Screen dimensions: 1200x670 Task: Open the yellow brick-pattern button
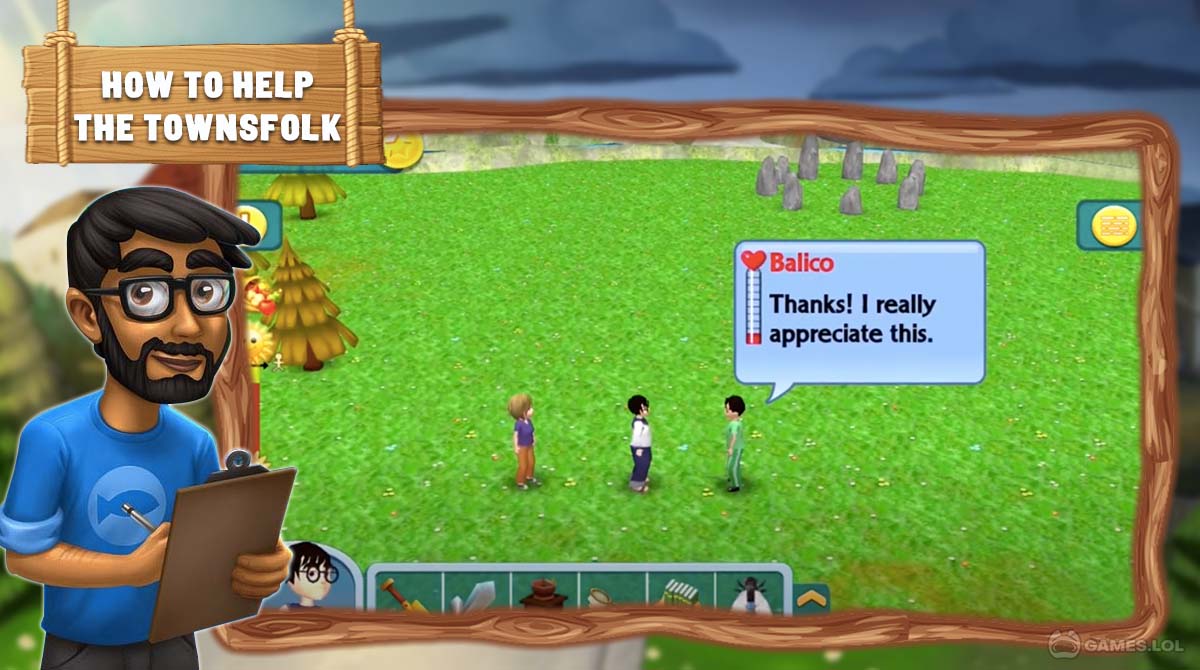click(1110, 225)
